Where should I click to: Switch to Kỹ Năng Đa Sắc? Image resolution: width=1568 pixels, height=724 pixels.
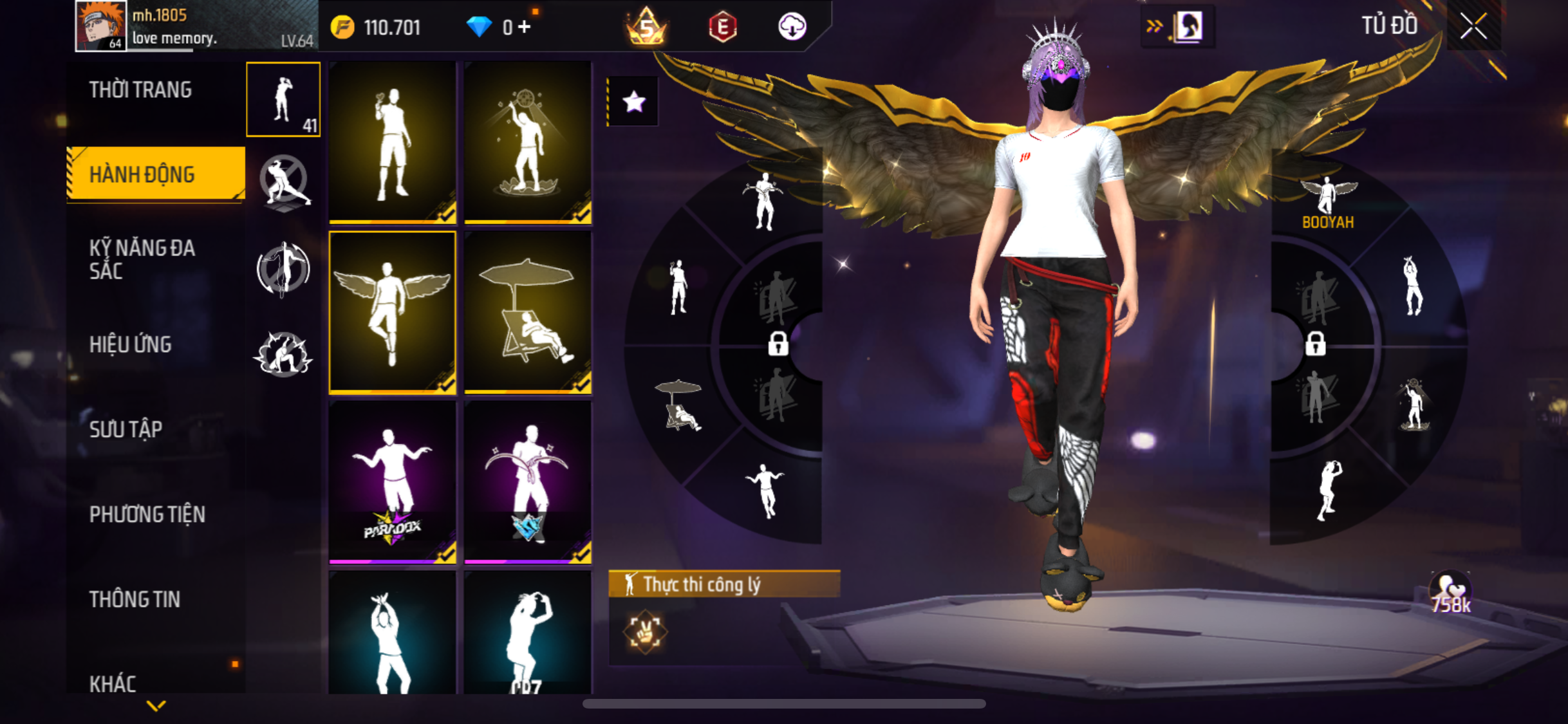[x=142, y=259]
